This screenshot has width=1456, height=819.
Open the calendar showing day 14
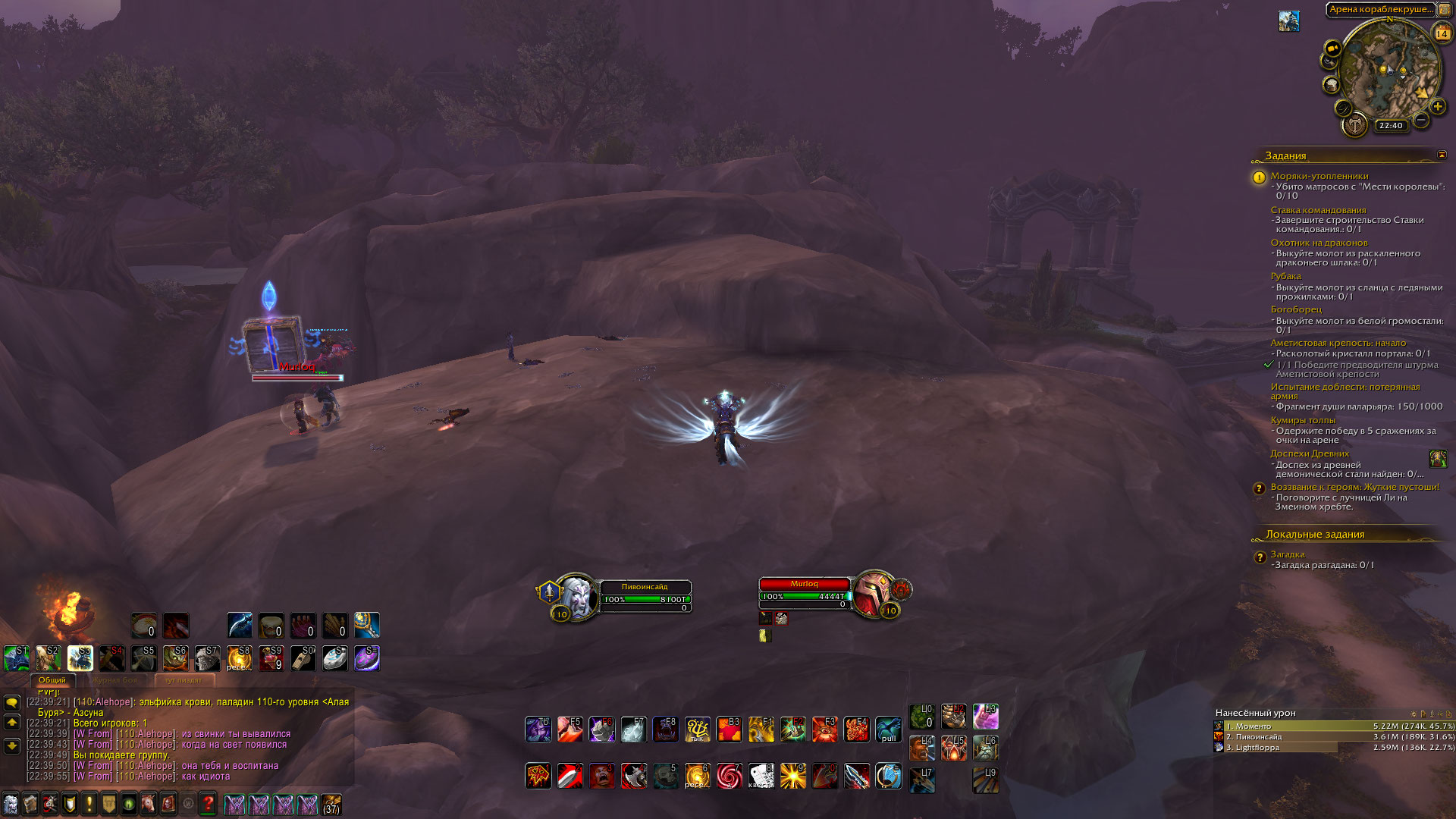[1442, 33]
